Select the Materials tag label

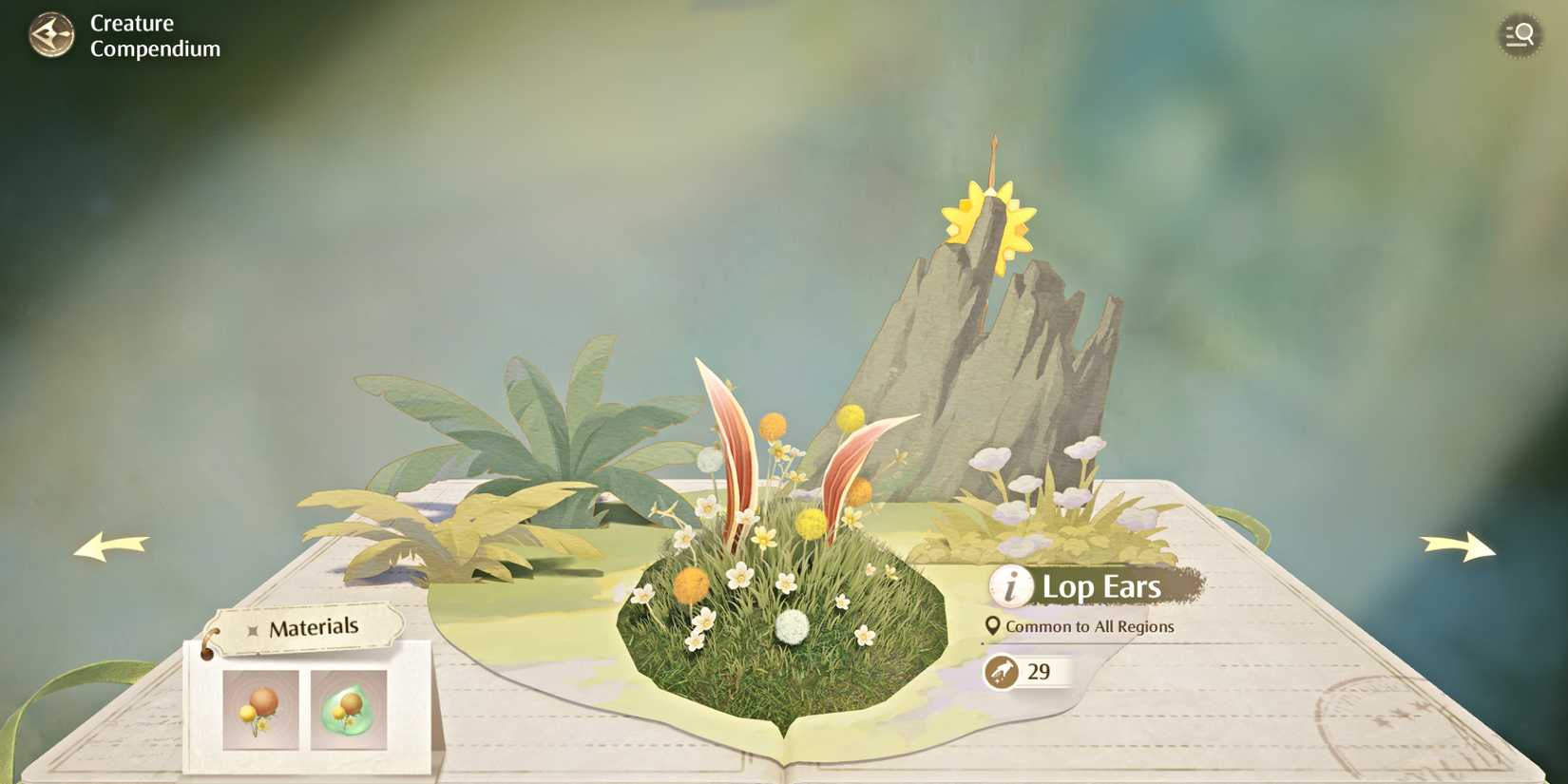point(314,626)
